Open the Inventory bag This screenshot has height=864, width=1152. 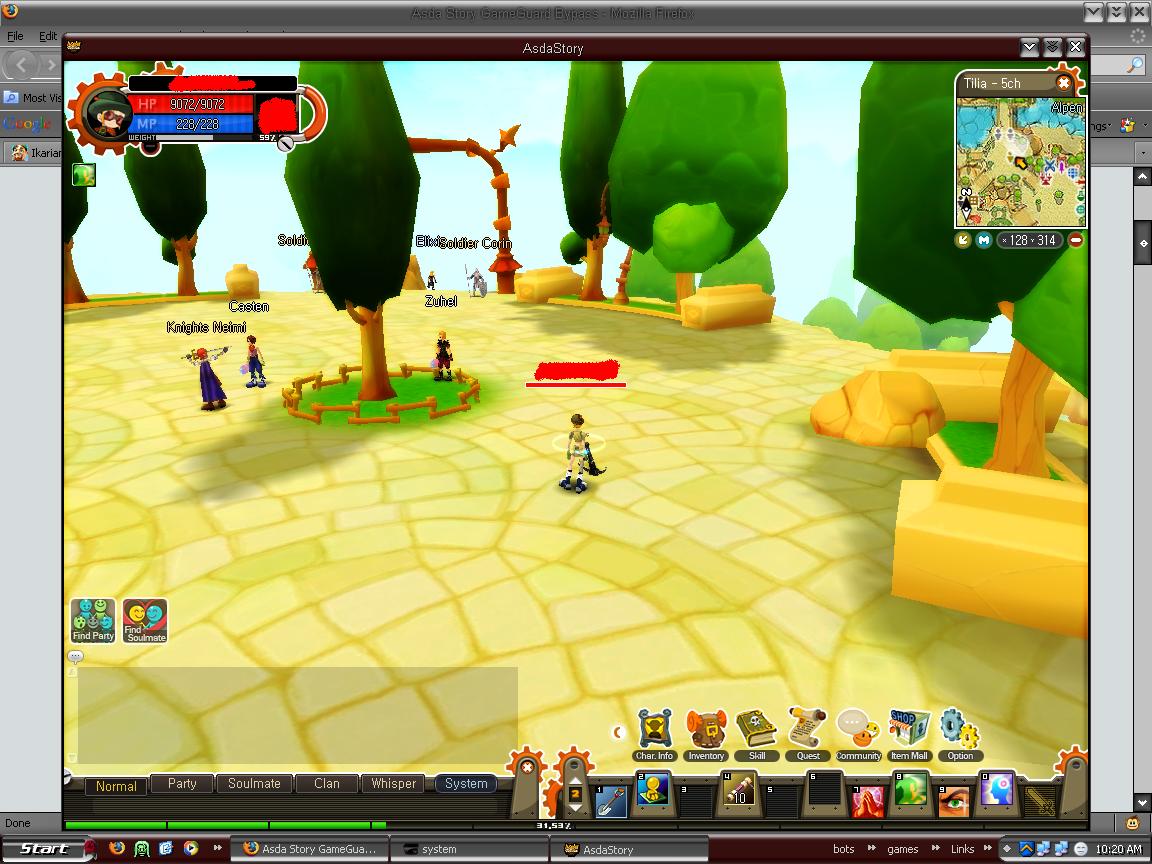click(706, 733)
